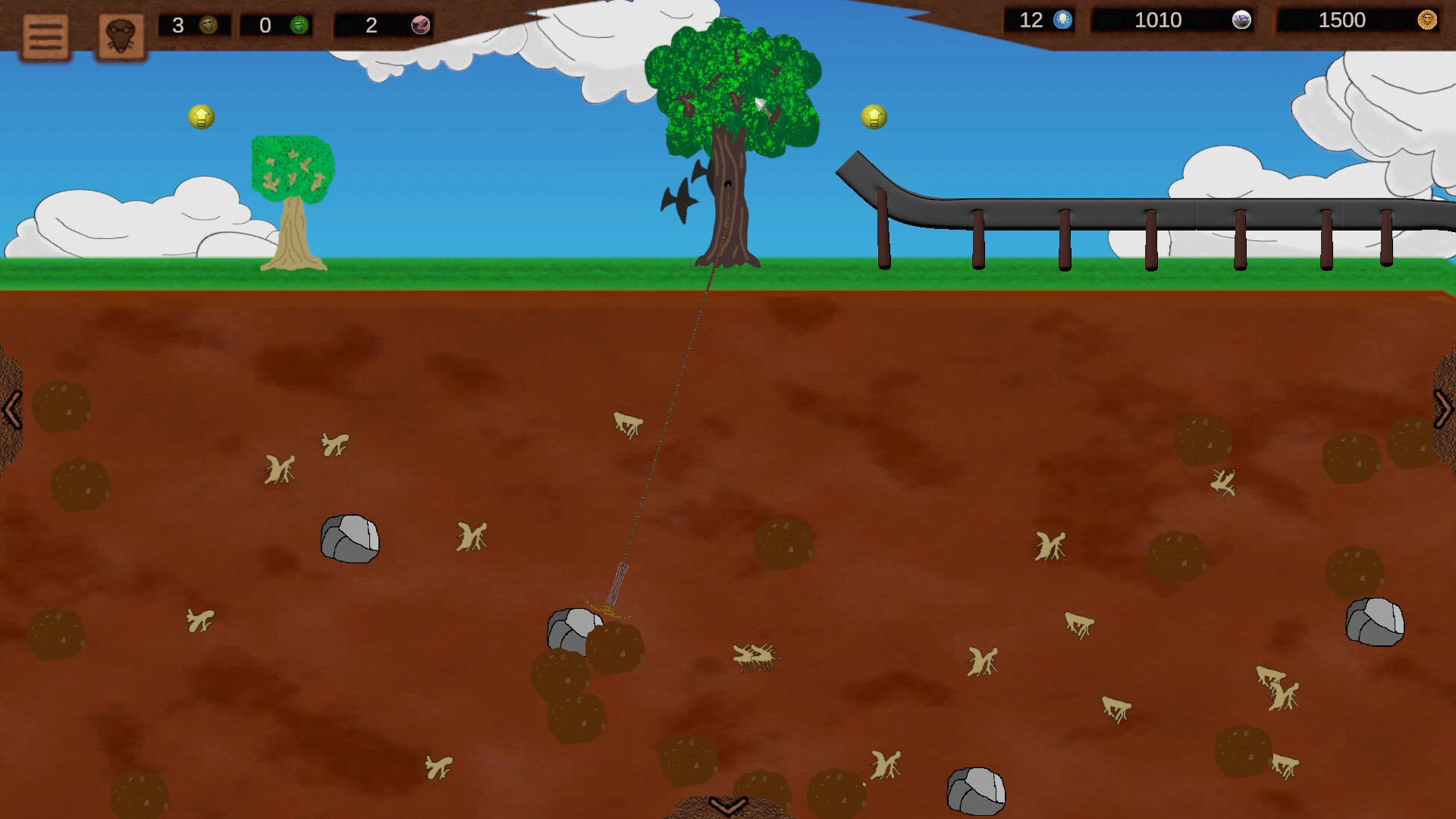Click the upgrade arrow above the small tree
The image size is (1456, 819).
click(x=199, y=117)
